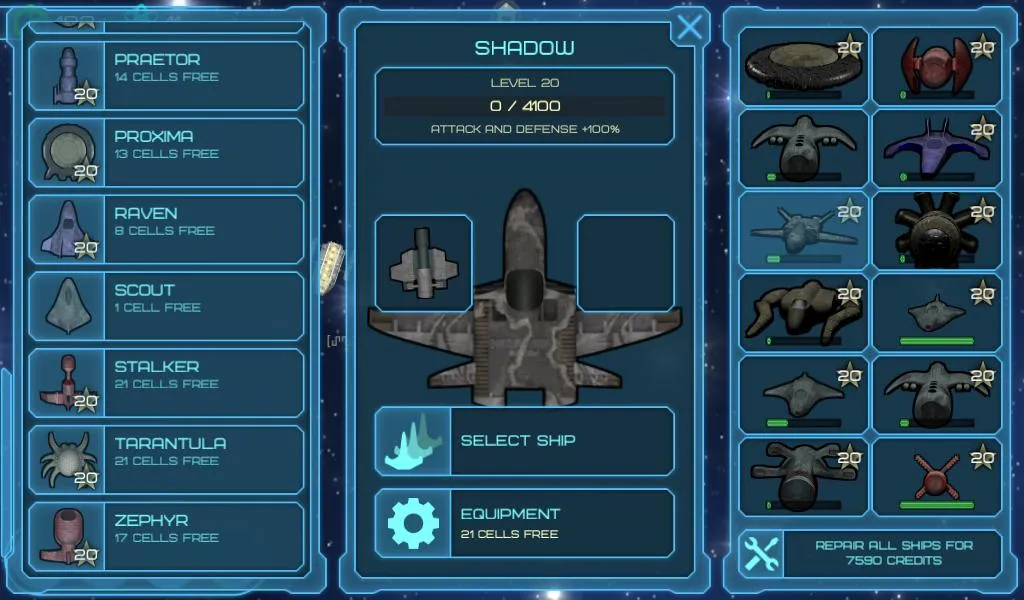The image size is (1024, 600).
Task: Choose the Proxima ship entry
Action: 166,153
